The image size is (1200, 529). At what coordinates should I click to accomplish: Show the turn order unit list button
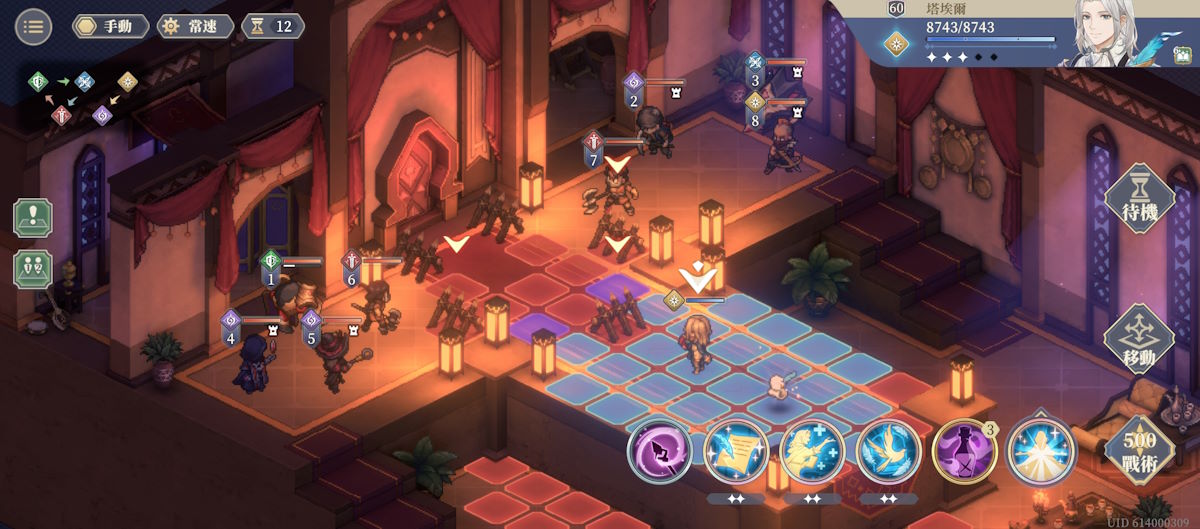(32, 269)
